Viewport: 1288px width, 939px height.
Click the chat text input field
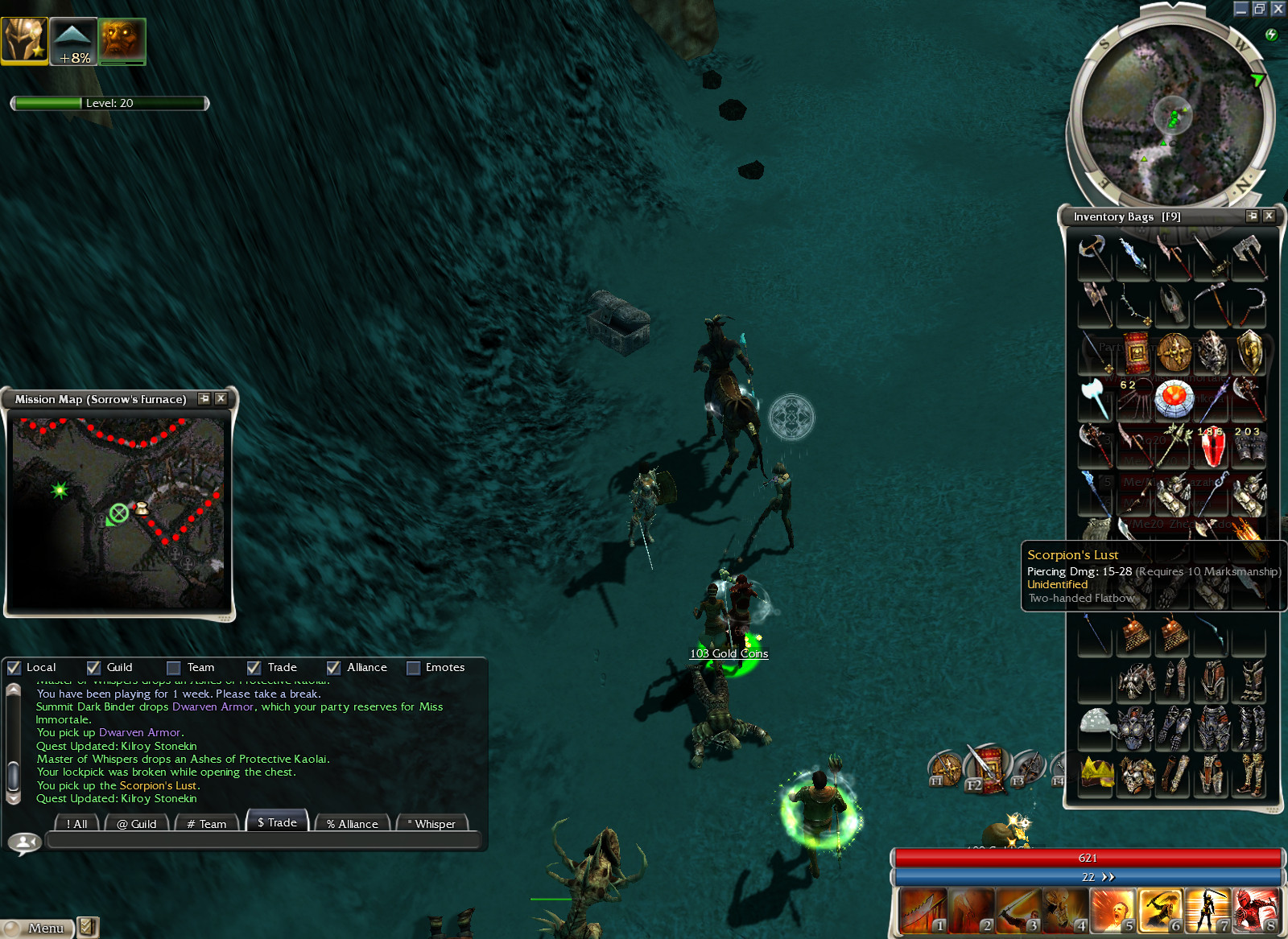tap(263, 841)
